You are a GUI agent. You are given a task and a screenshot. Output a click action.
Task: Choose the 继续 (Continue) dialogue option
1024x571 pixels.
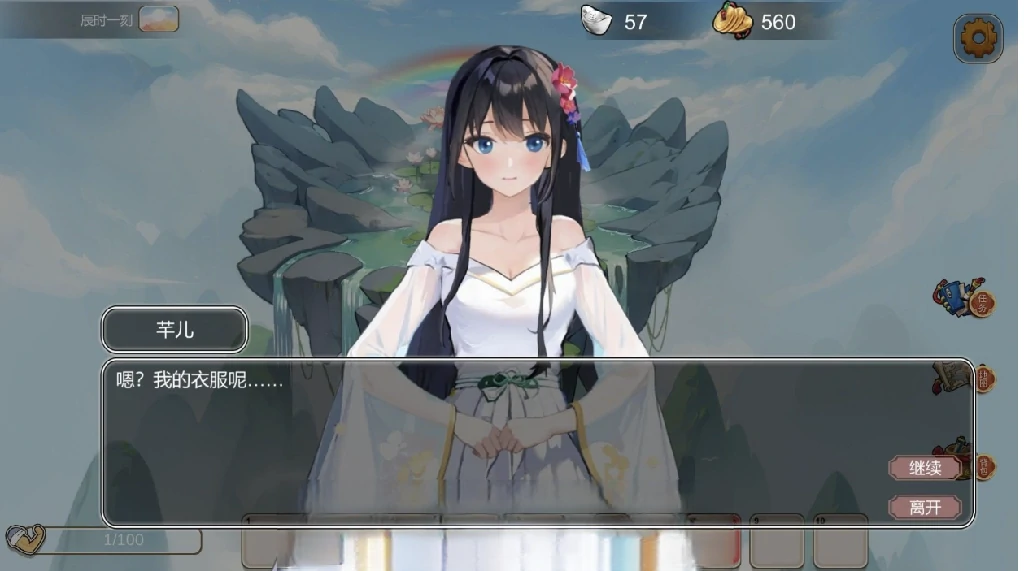(925, 468)
